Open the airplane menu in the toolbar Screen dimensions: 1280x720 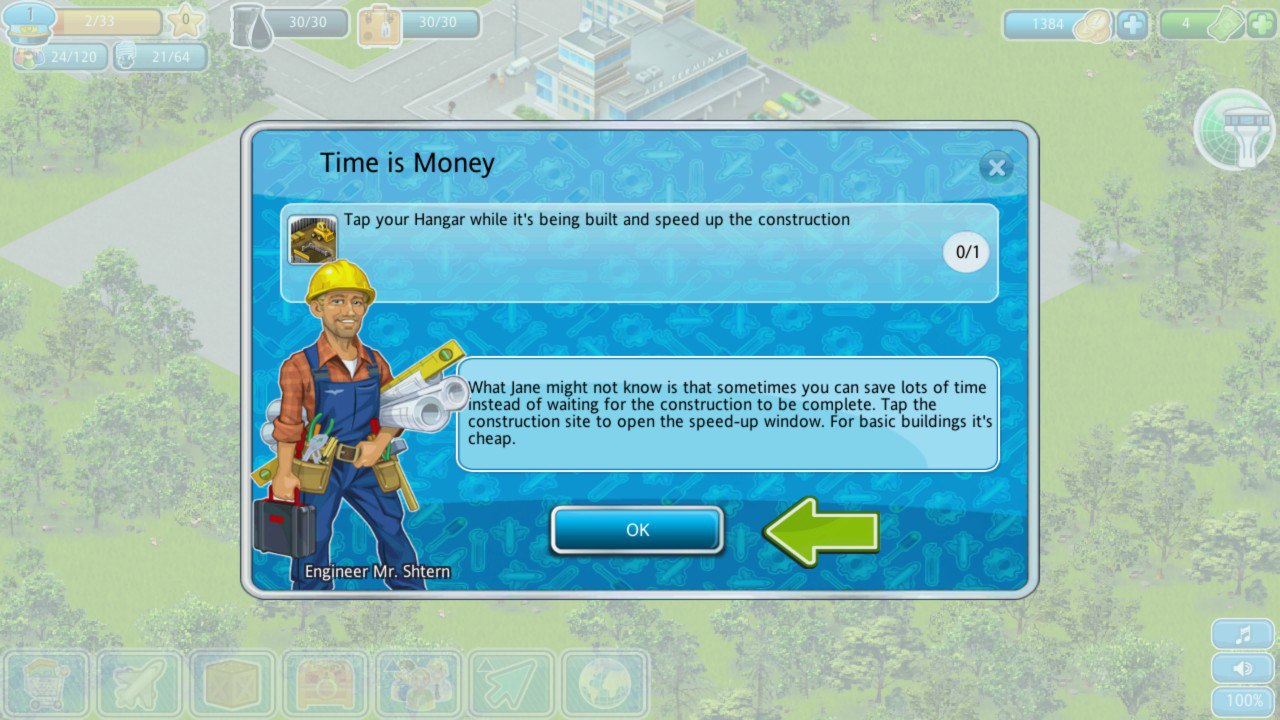tap(139, 686)
